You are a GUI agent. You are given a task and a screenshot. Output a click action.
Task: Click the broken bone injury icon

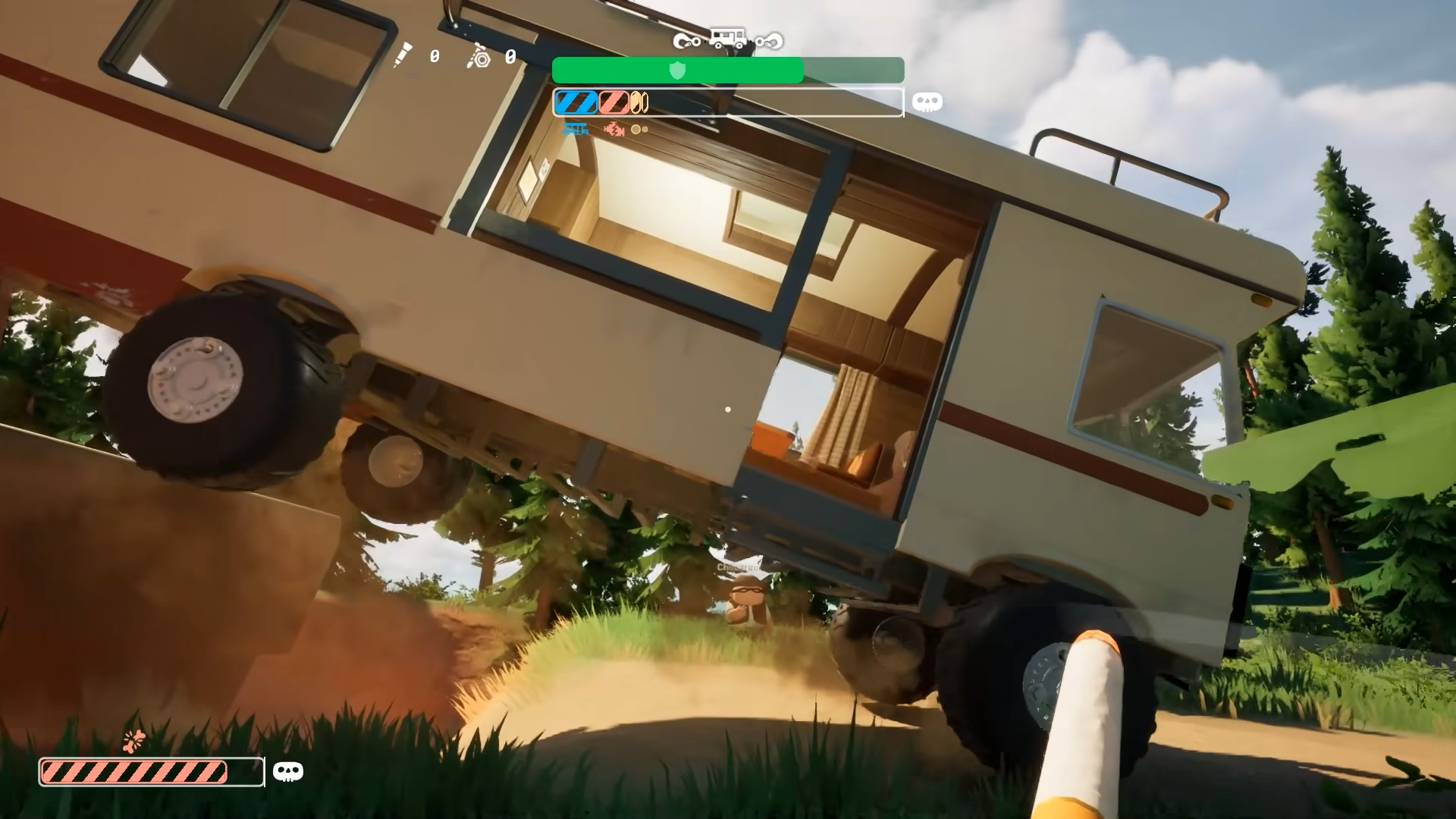click(x=134, y=740)
